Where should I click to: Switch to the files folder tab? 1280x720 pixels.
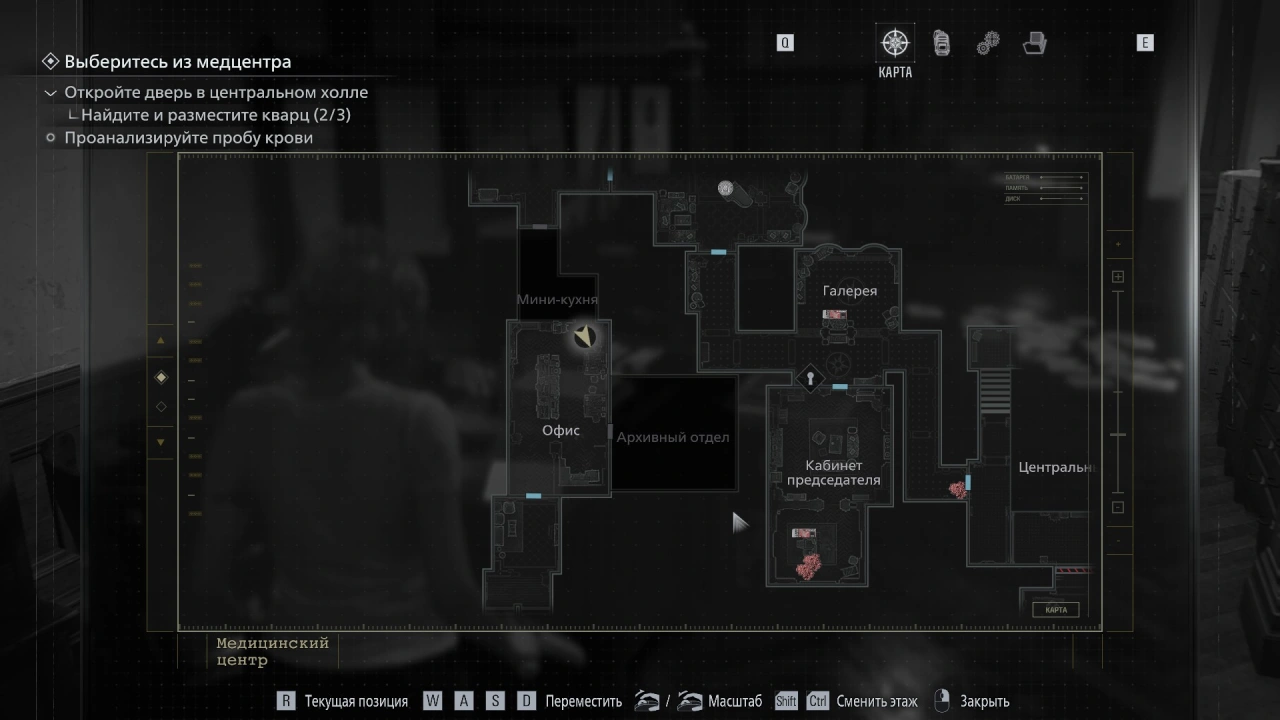coord(1034,43)
